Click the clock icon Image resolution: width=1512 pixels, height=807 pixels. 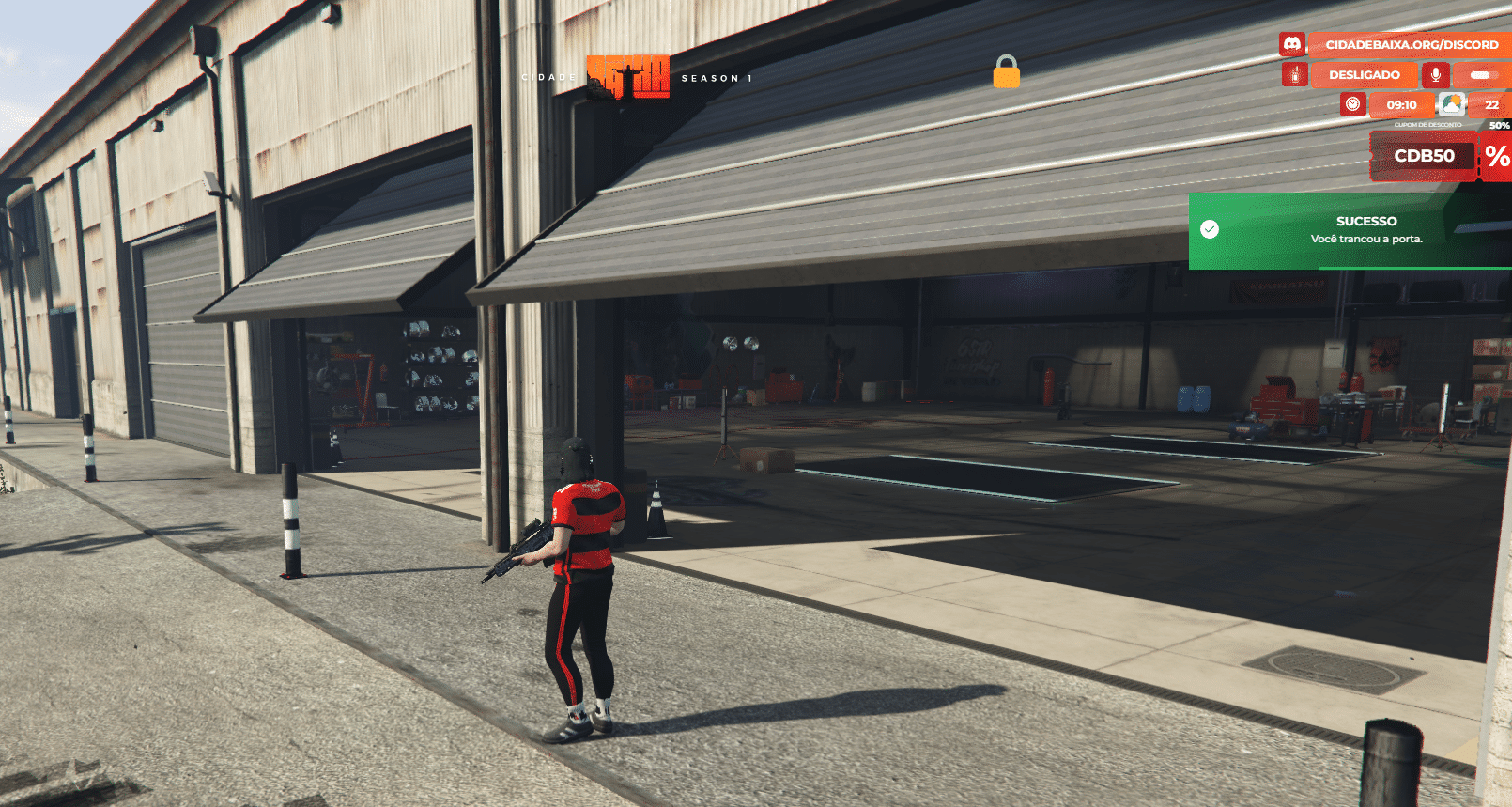pyautogui.click(x=1353, y=104)
